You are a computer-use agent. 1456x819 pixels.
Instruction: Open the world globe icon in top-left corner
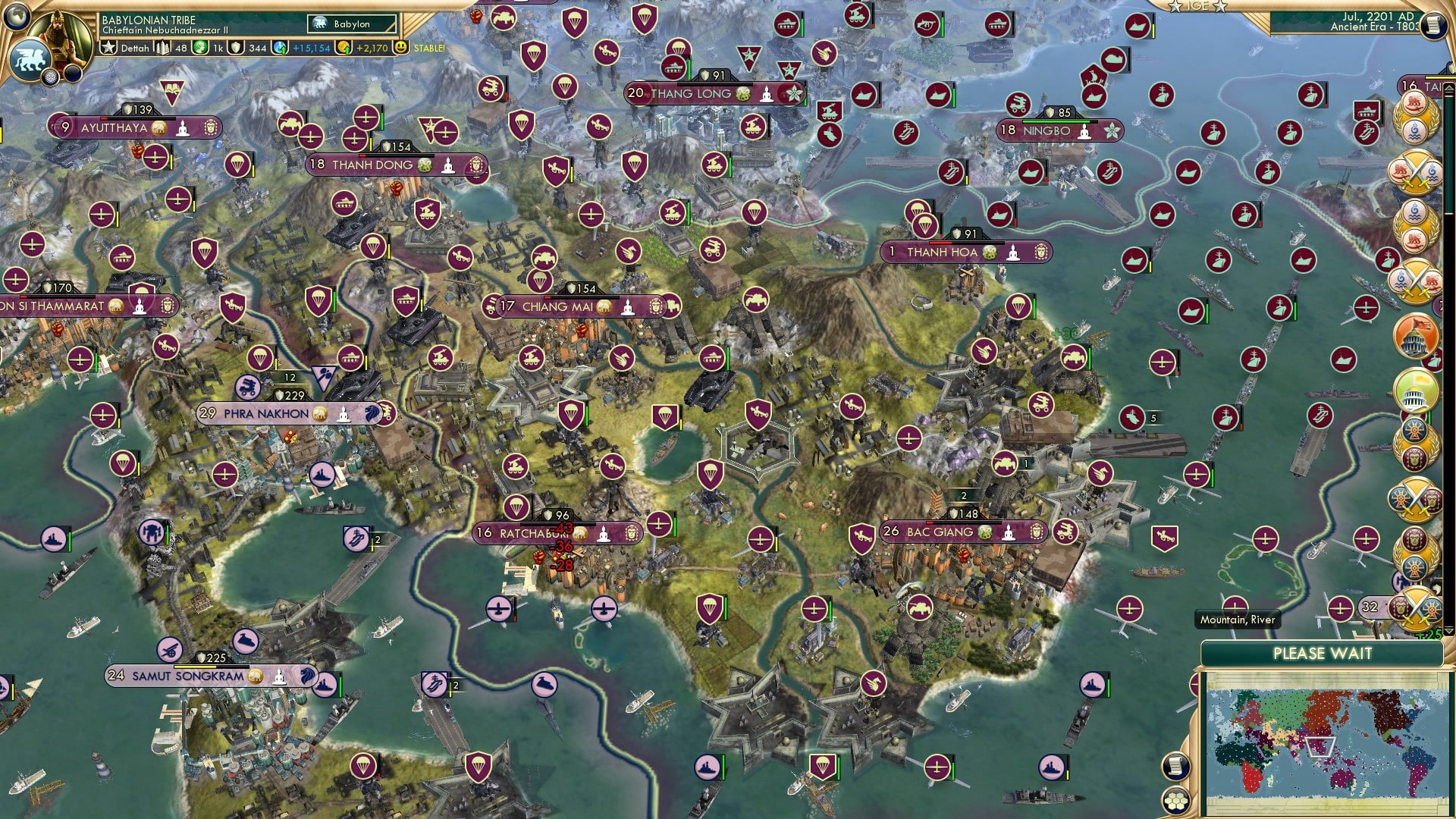(17, 17)
